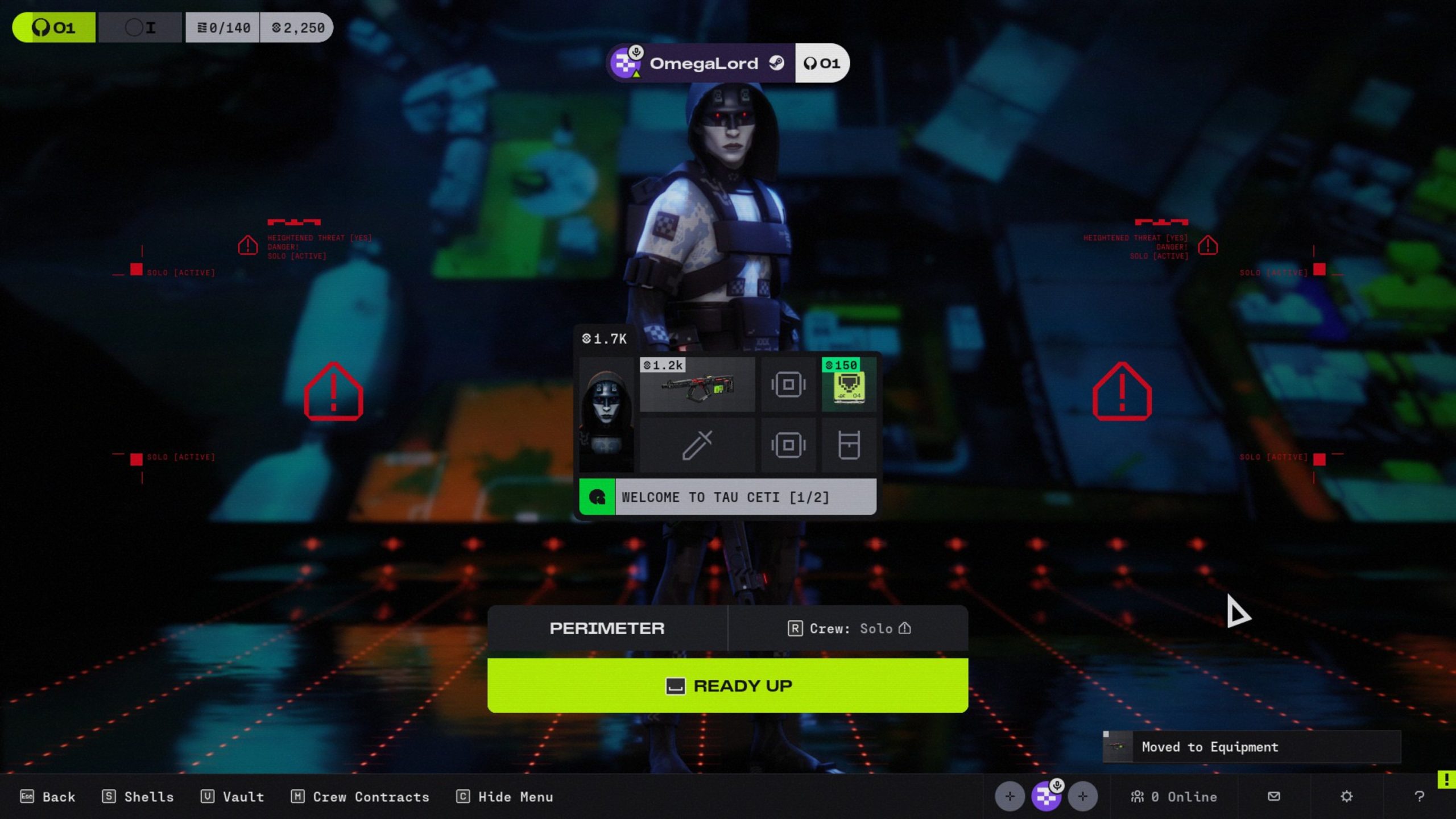Select the PERIMETER zone option
The width and height of the screenshot is (1456, 819).
pyautogui.click(x=607, y=628)
